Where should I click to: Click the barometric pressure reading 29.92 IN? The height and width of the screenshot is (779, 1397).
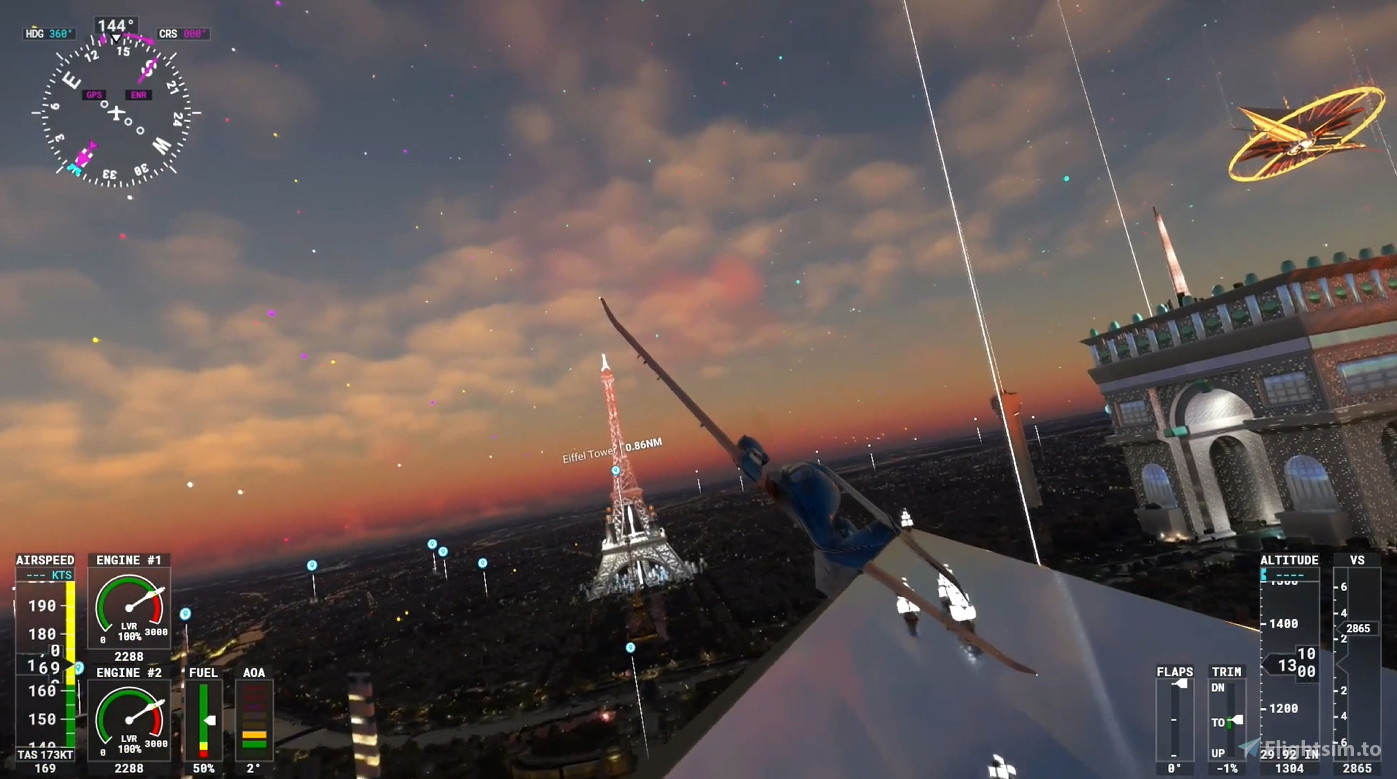click(x=1291, y=753)
